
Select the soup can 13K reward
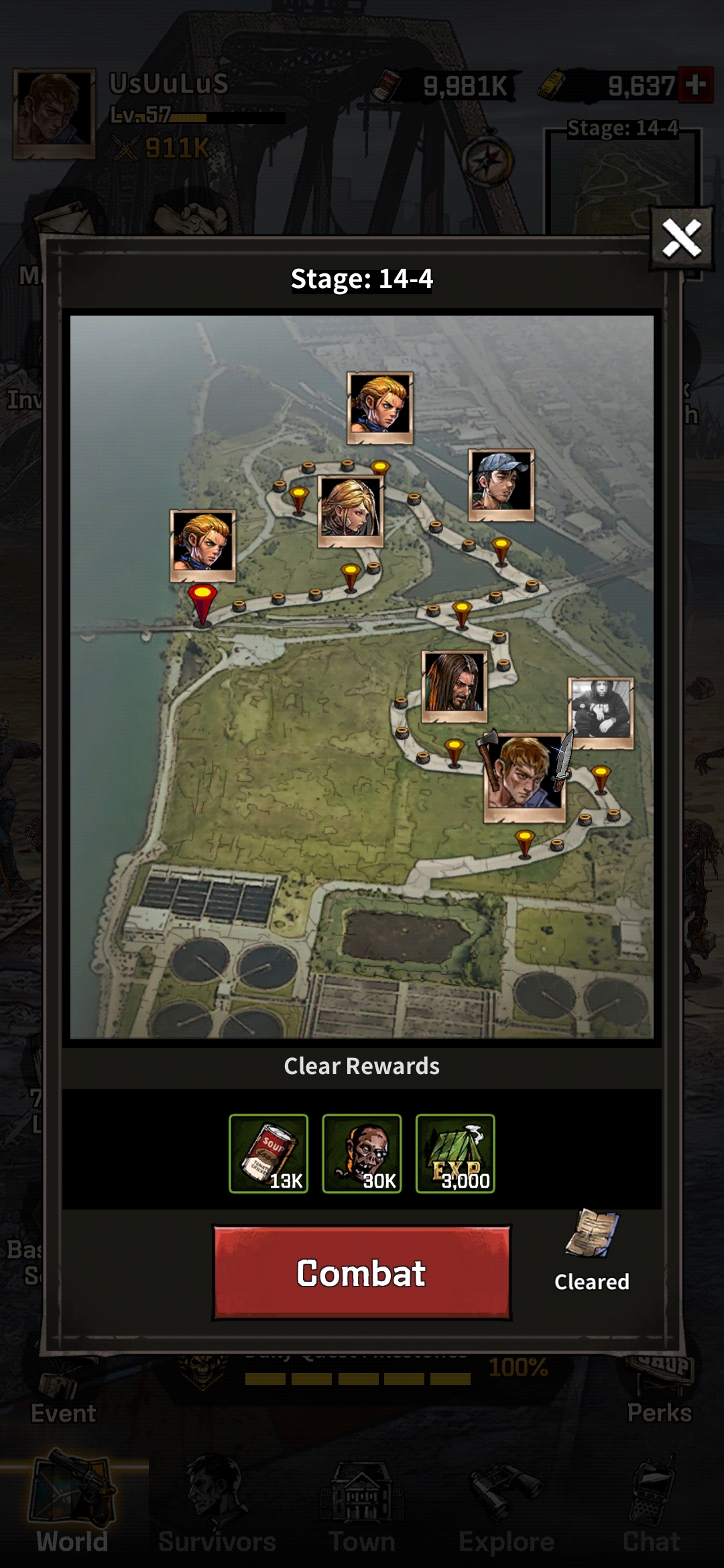268,1153
